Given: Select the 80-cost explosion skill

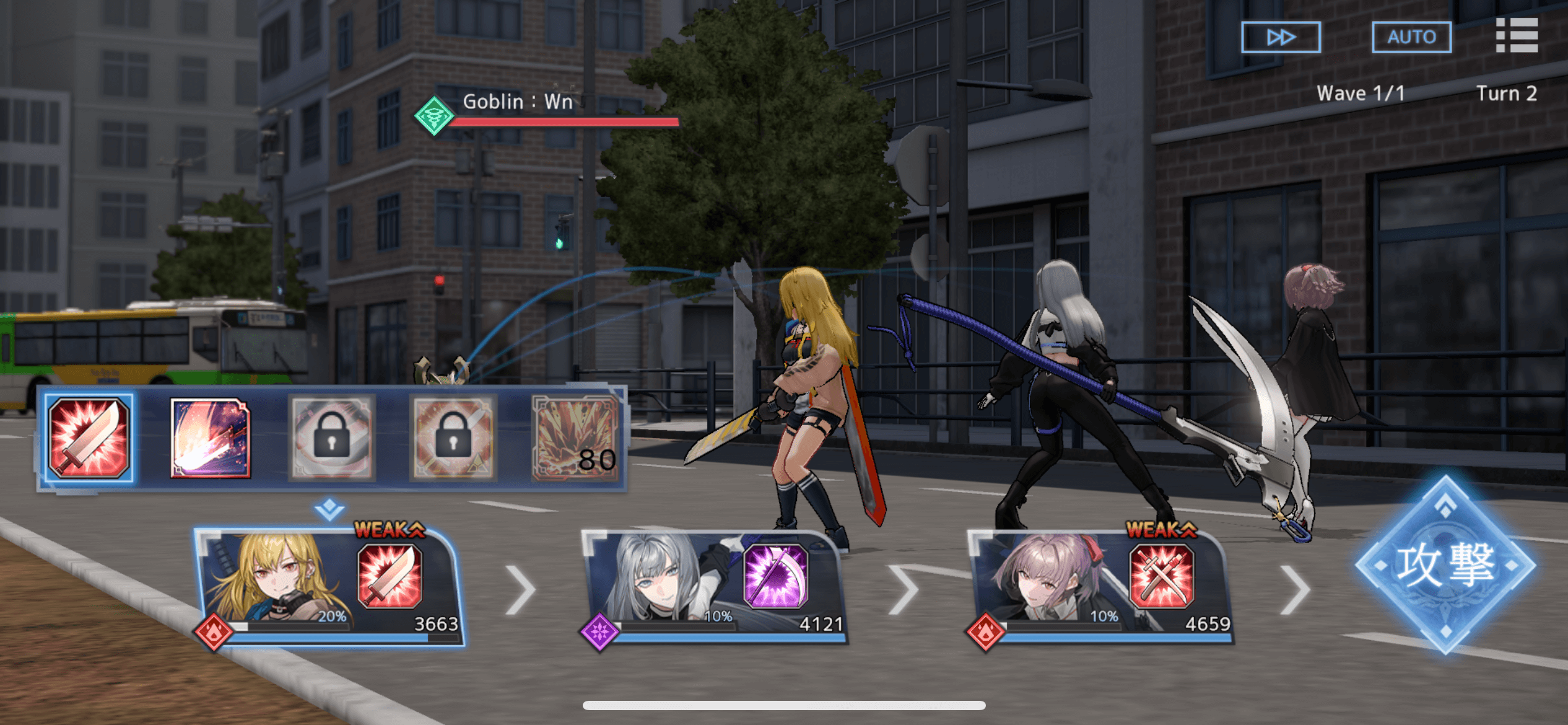Looking at the screenshot, I should point(575,438).
